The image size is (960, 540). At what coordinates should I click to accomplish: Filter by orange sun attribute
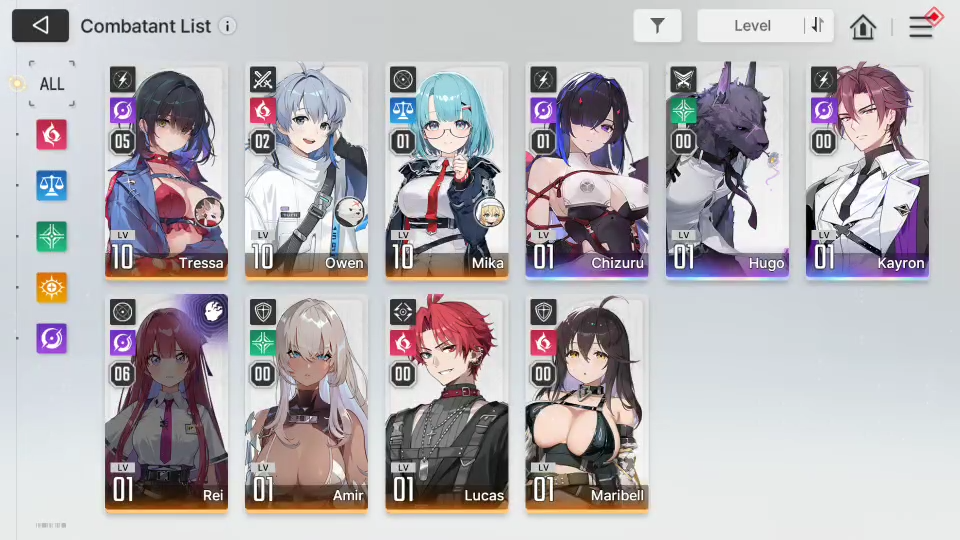coord(51,287)
